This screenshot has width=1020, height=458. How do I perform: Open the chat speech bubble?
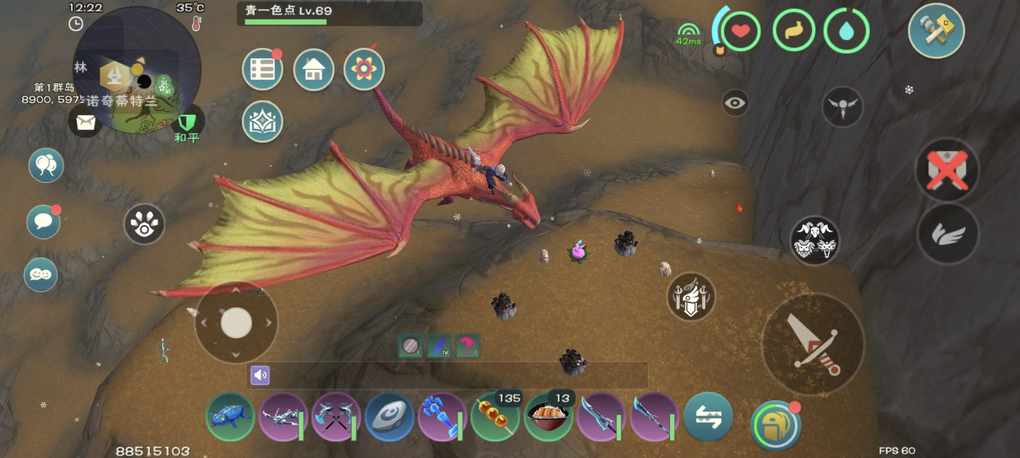tap(43, 220)
